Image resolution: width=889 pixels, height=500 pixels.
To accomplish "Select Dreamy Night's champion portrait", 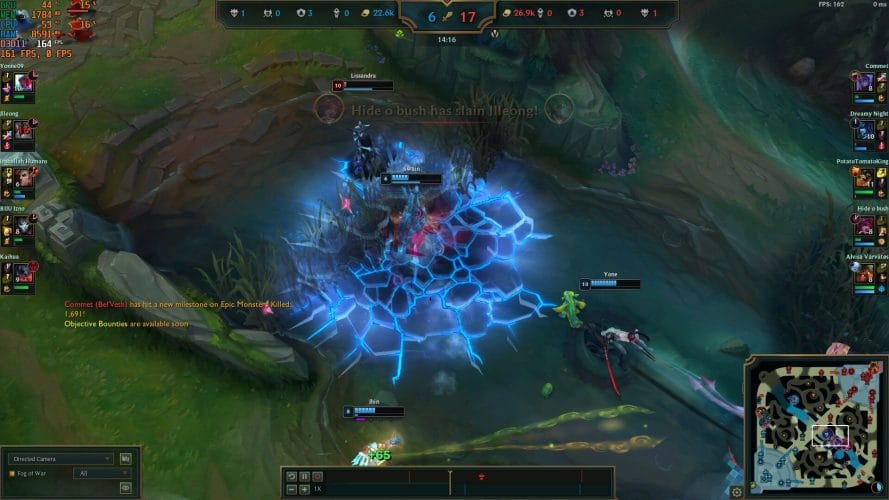I will click(x=864, y=130).
